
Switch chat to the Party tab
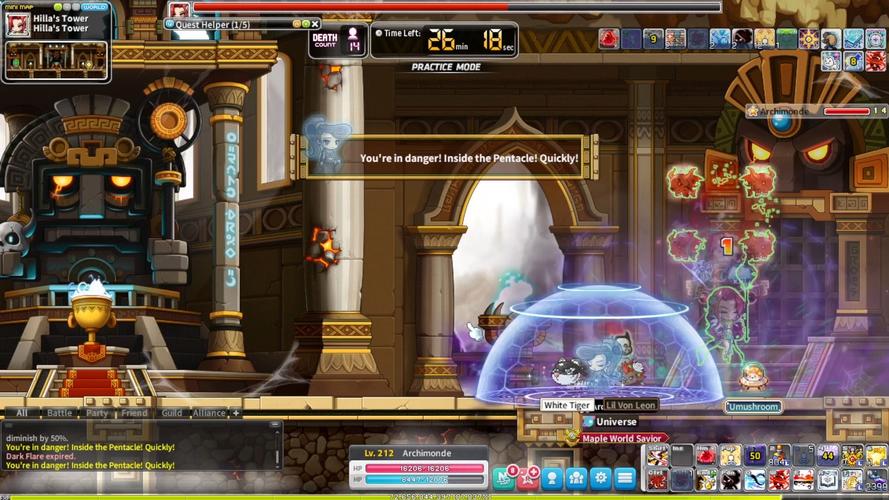tap(97, 412)
